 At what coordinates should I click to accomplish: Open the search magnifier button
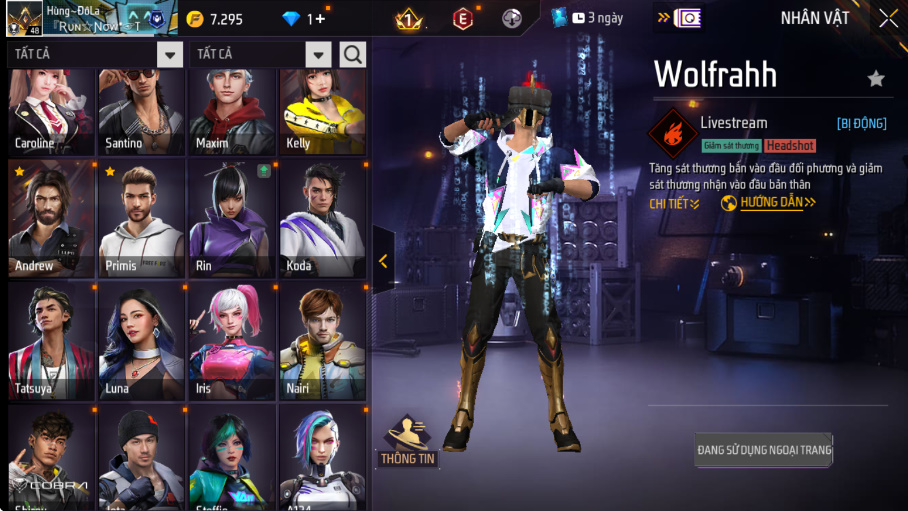pyautogui.click(x=352, y=54)
